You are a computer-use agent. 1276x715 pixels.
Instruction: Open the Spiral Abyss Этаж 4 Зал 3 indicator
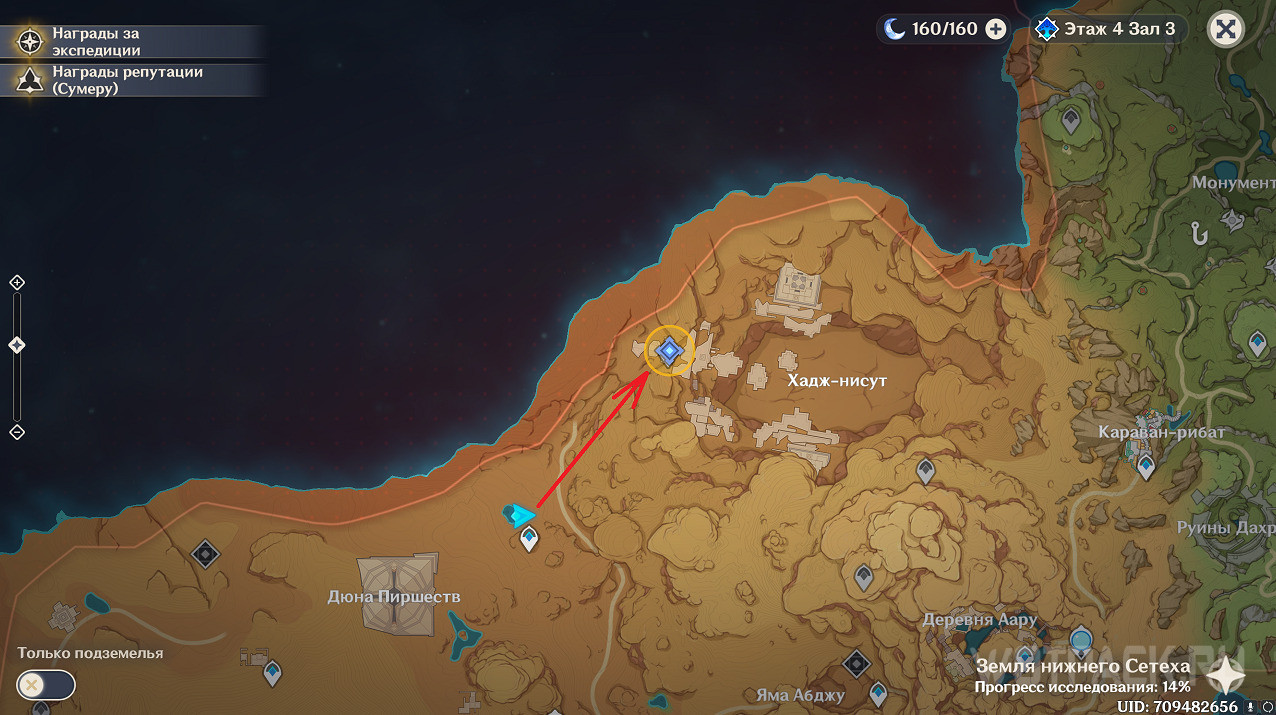[x=1108, y=29]
